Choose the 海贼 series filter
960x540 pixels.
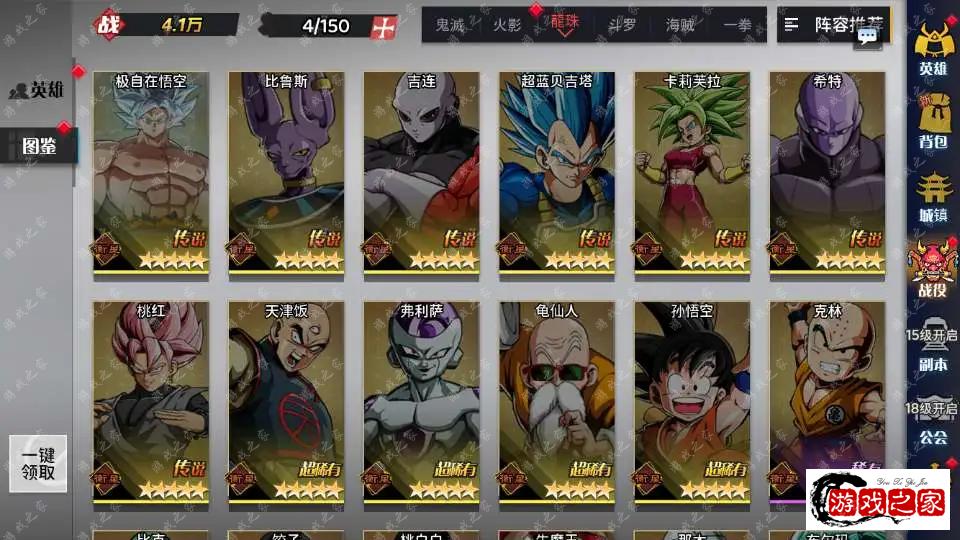click(680, 25)
